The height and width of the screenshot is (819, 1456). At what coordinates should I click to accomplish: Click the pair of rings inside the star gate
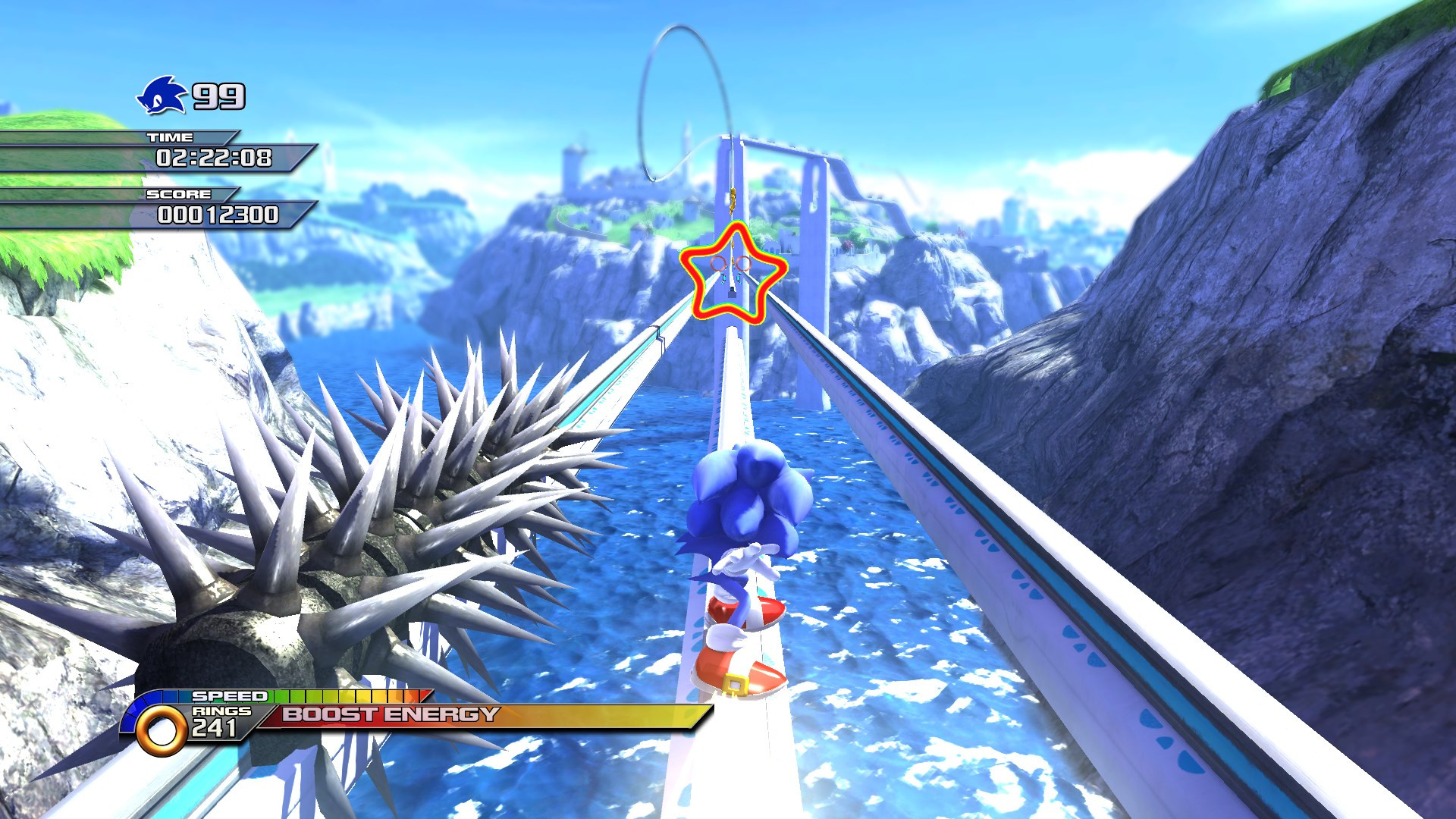point(731,265)
